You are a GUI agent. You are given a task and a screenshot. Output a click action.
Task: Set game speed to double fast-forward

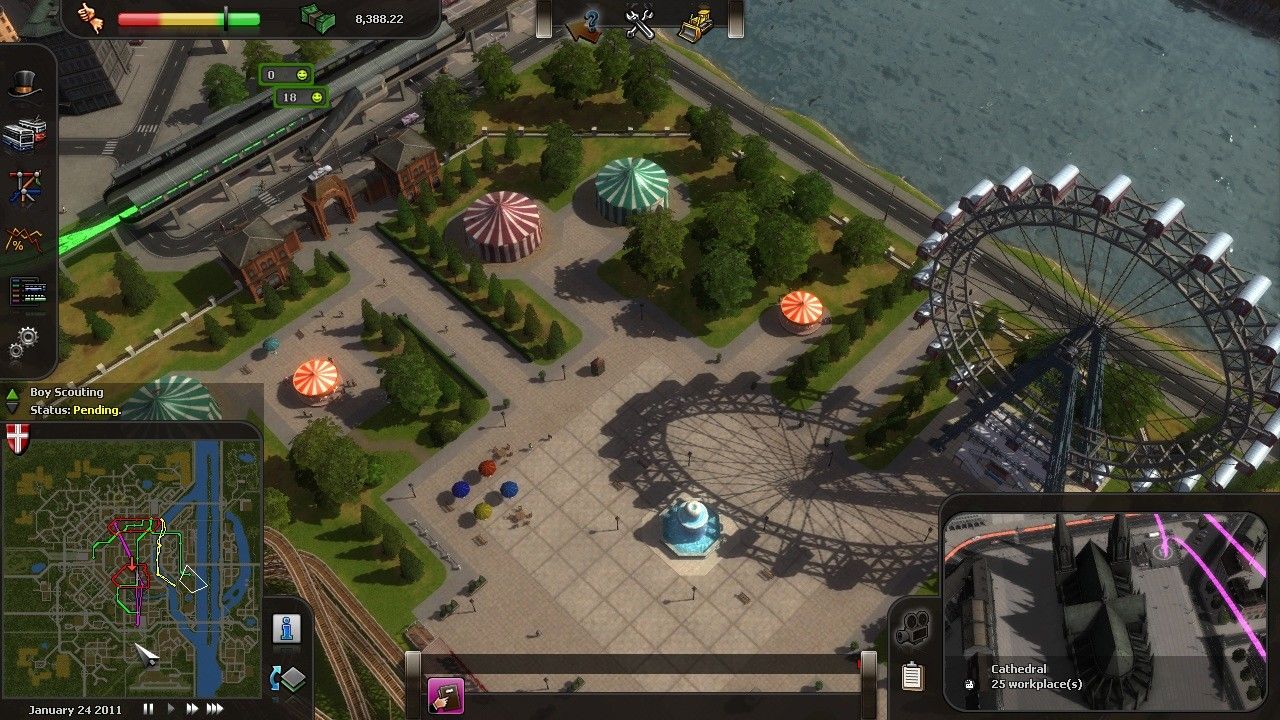pyautogui.click(x=191, y=709)
